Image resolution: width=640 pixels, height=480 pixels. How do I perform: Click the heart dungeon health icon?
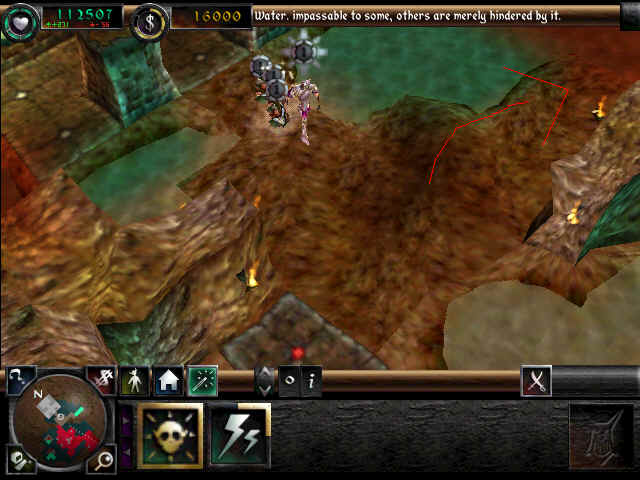click(20, 18)
